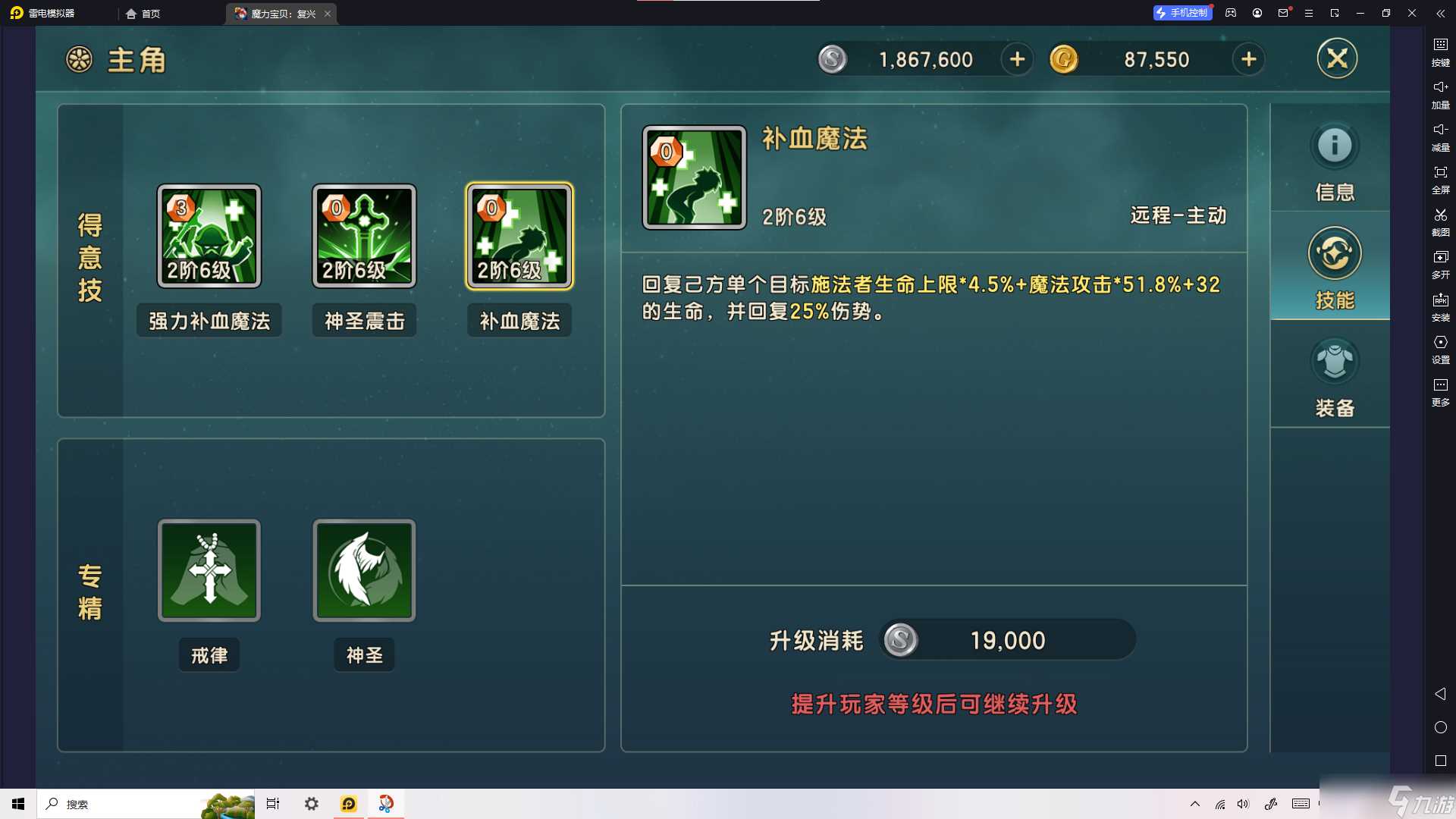Image resolution: width=1456 pixels, height=819 pixels.
Task: Click the 手机控制 phone control button
Action: click(x=1182, y=13)
